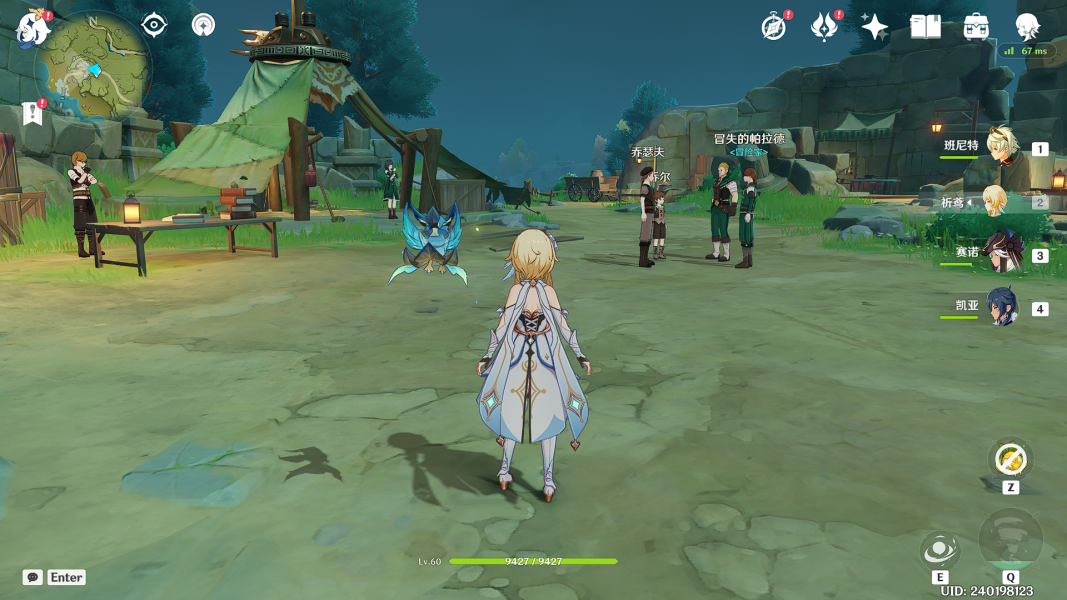Open the character screen icon
The width and height of the screenshot is (1067, 600).
click(1027, 27)
